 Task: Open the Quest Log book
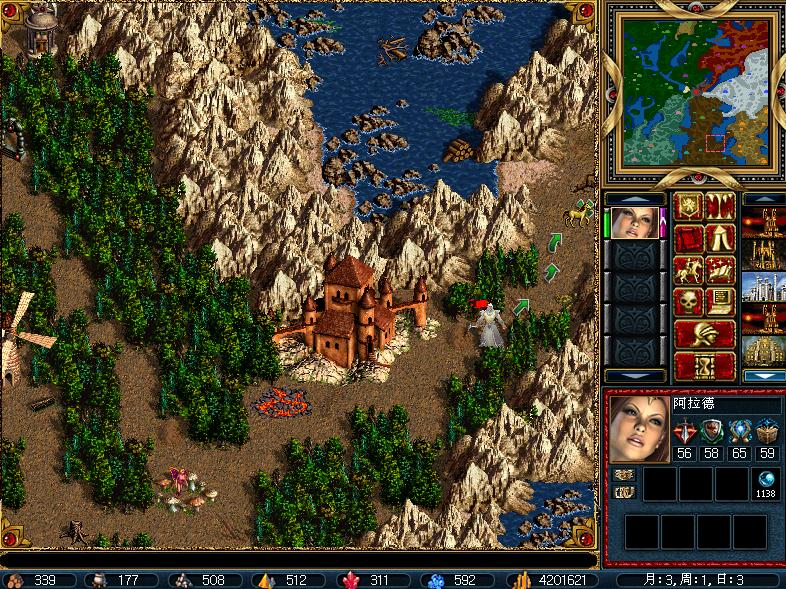(x=688, y=239)
